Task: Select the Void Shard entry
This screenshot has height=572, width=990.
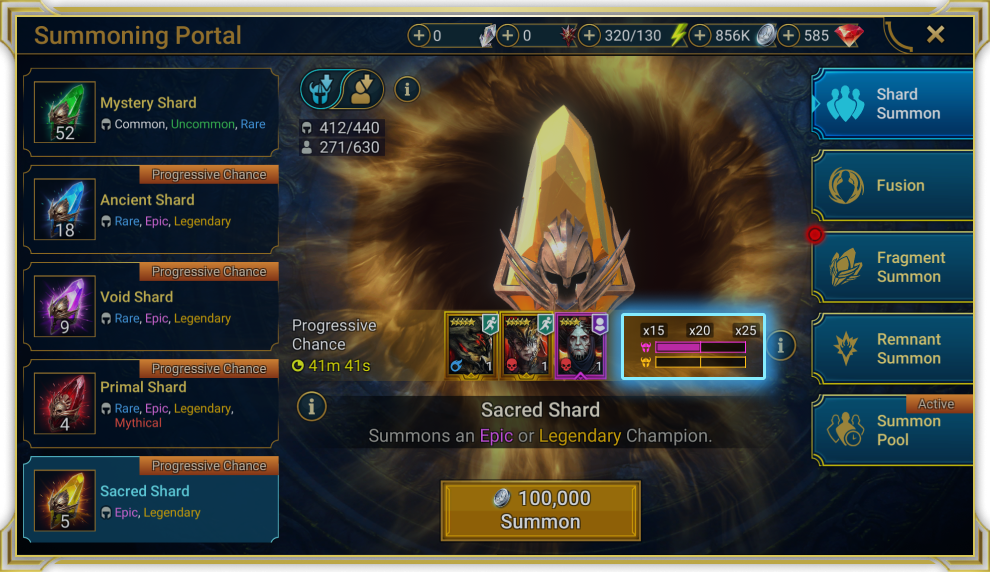Action: pos(151,307)
